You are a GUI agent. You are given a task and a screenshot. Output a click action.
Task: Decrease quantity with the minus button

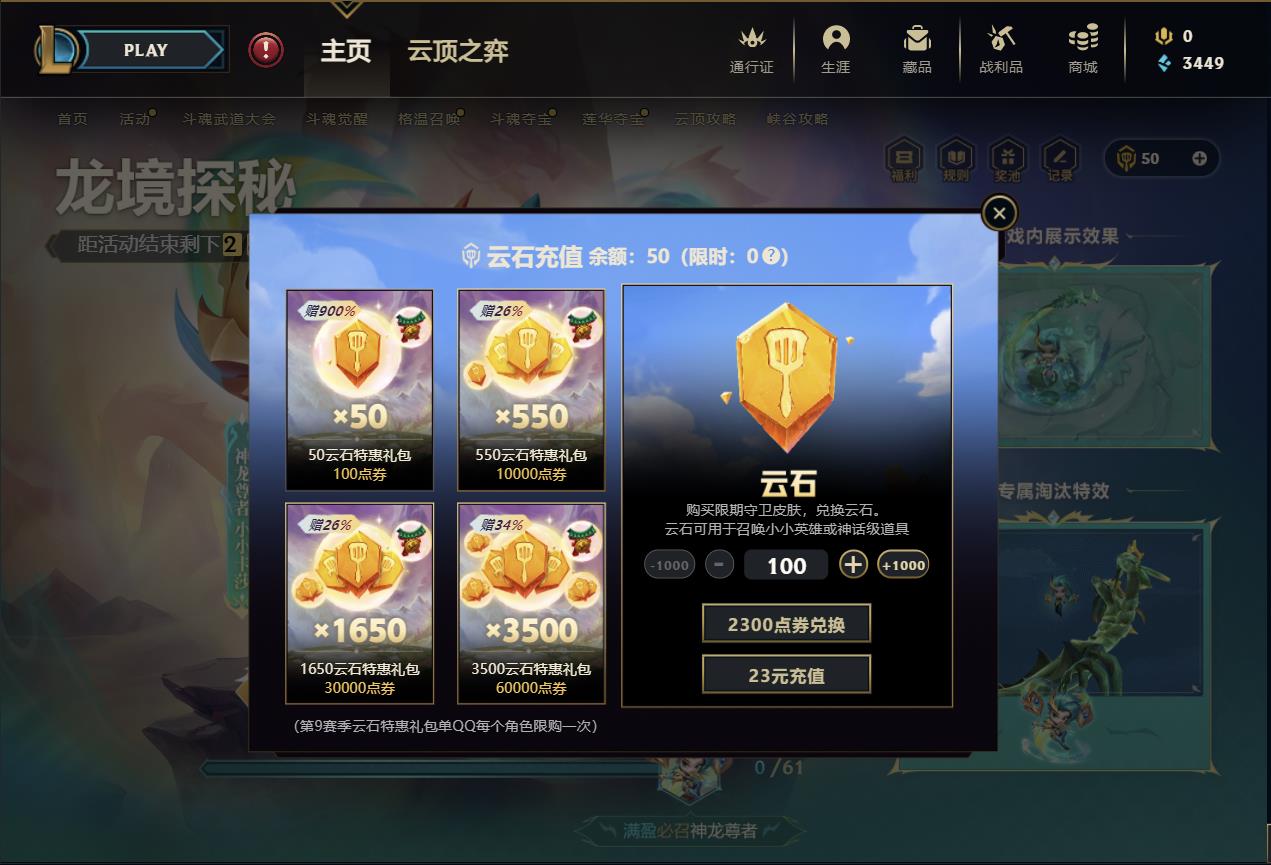coord(719,565)
